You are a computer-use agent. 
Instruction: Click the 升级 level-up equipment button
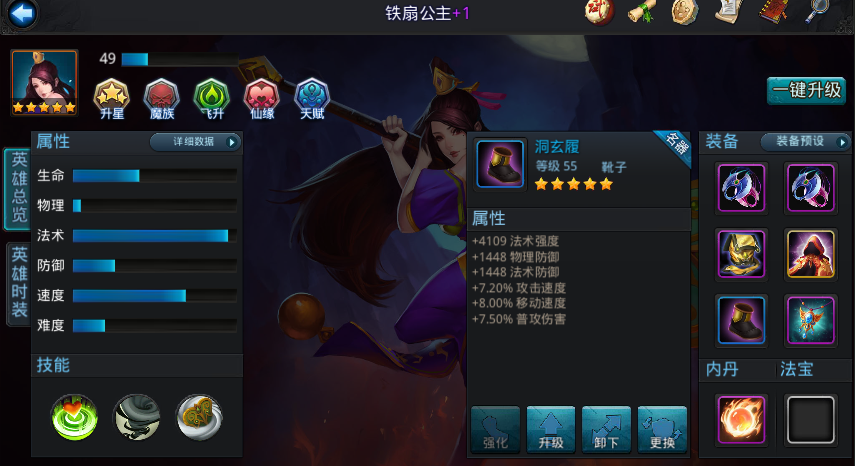[551, 430]
